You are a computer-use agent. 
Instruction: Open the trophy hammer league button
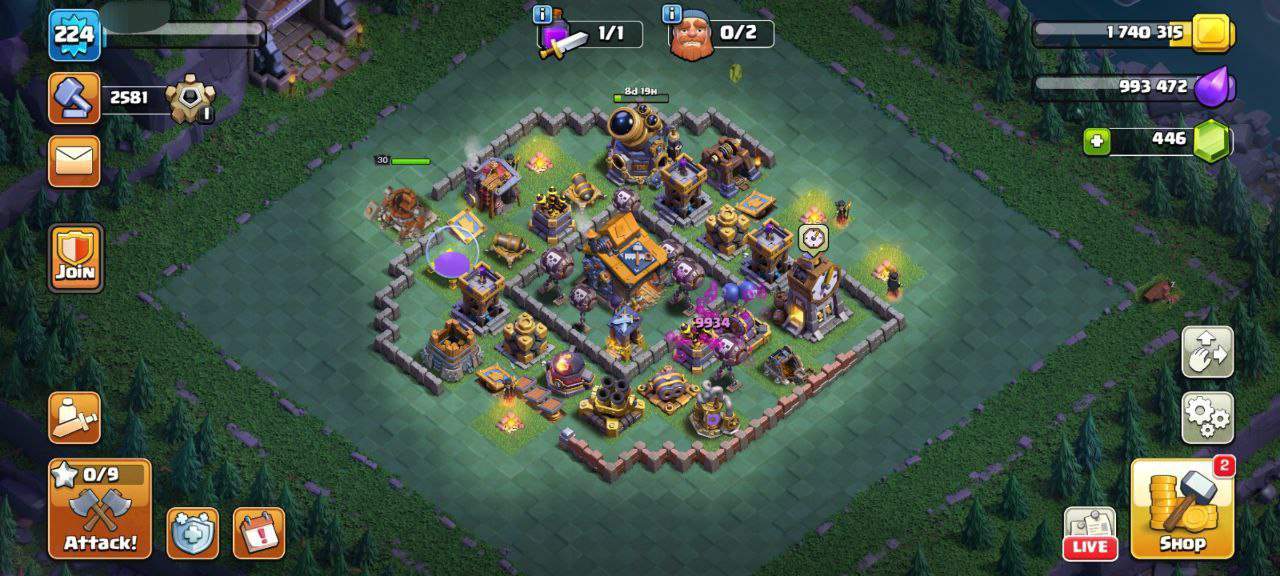(x=75, y=98)
